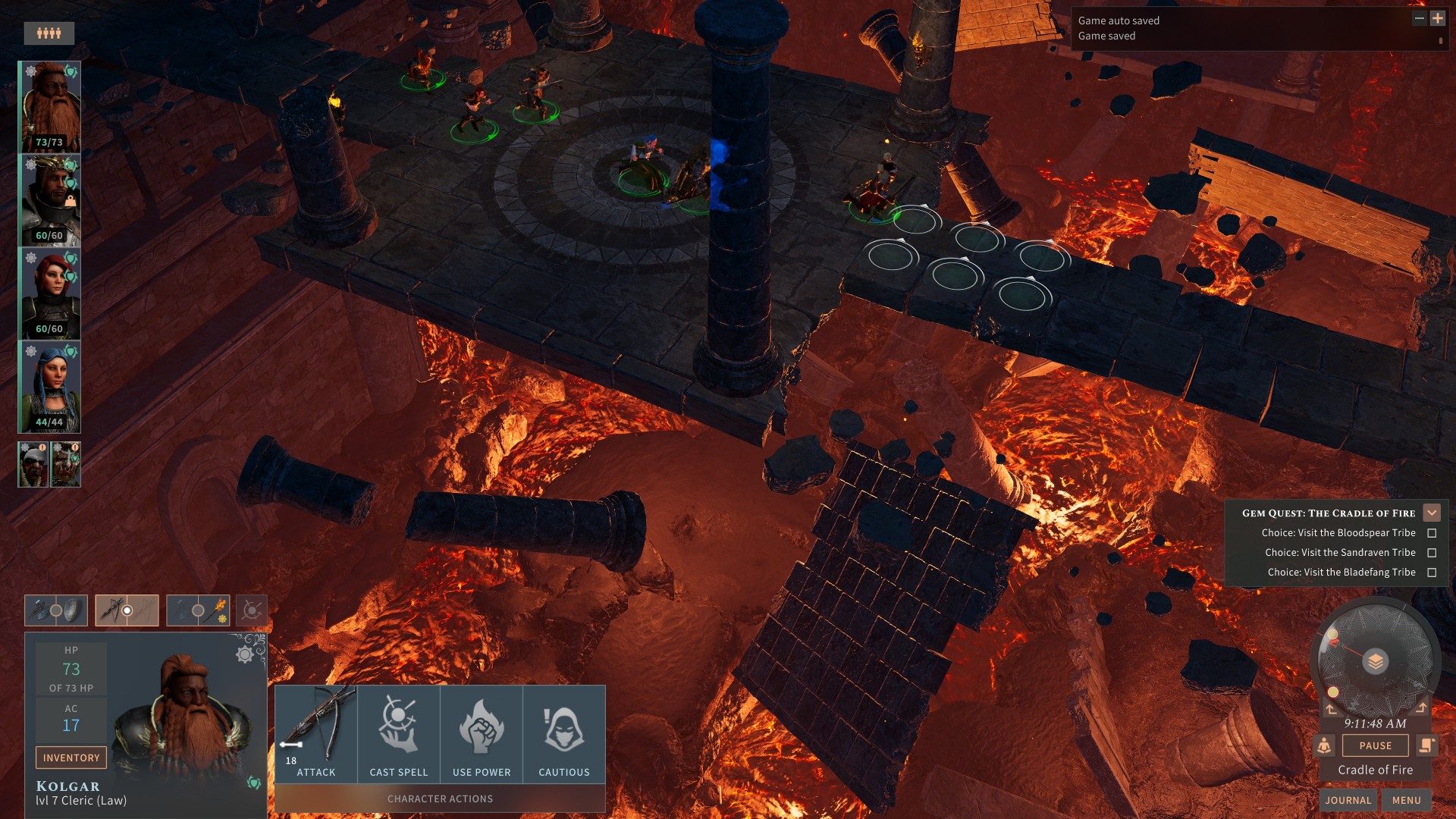This screenshot has width=1456, height=819.
Task: Select the blue-hooded woman's party portrait
Action: coord(50,387)
